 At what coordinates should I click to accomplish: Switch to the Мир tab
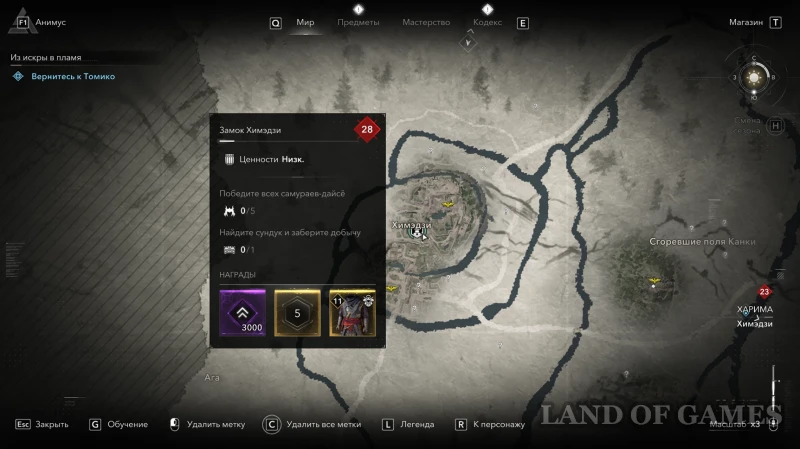coord(305,22)
